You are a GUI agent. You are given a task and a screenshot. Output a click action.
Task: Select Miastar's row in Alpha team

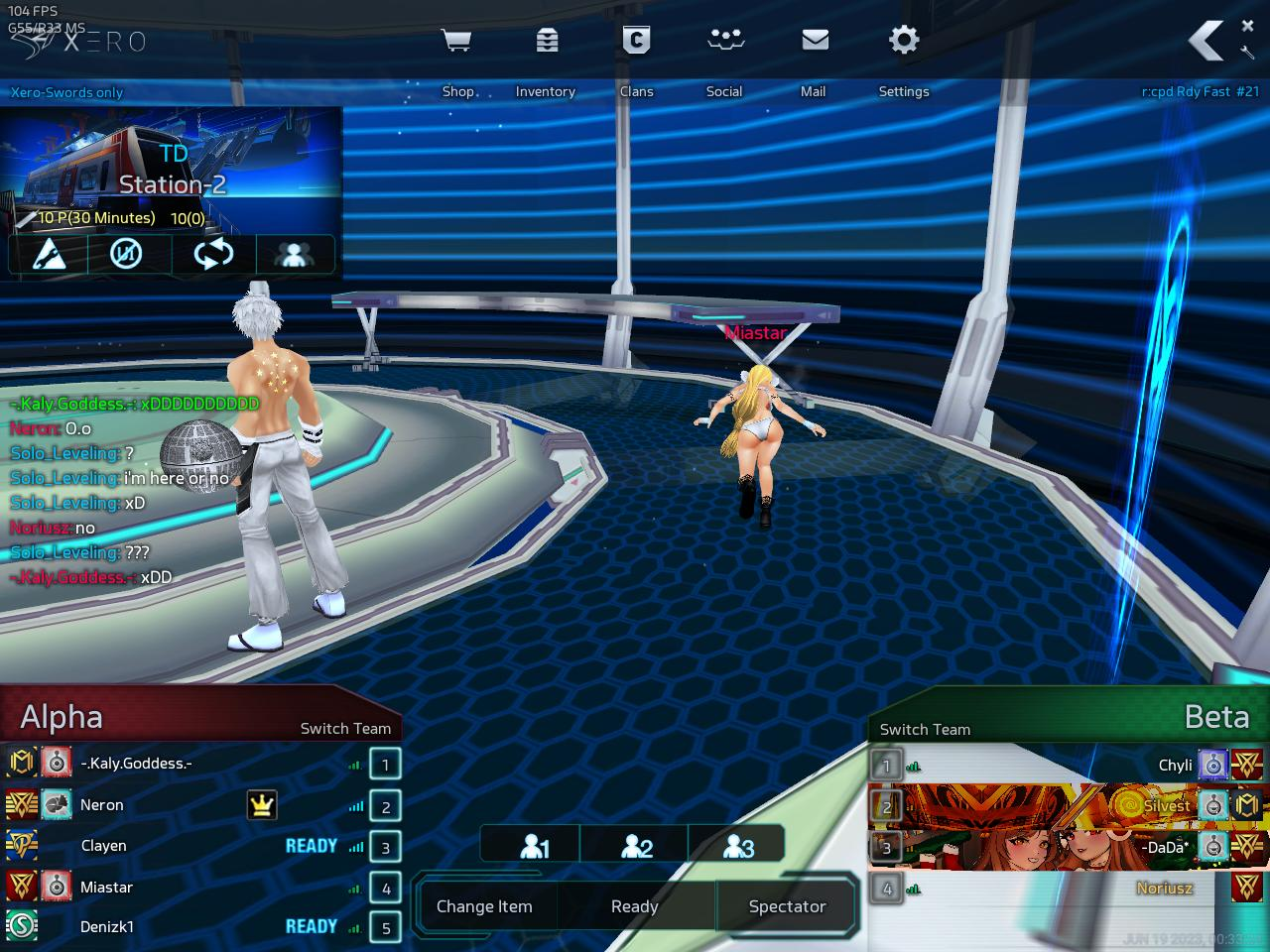pos(106,888)
